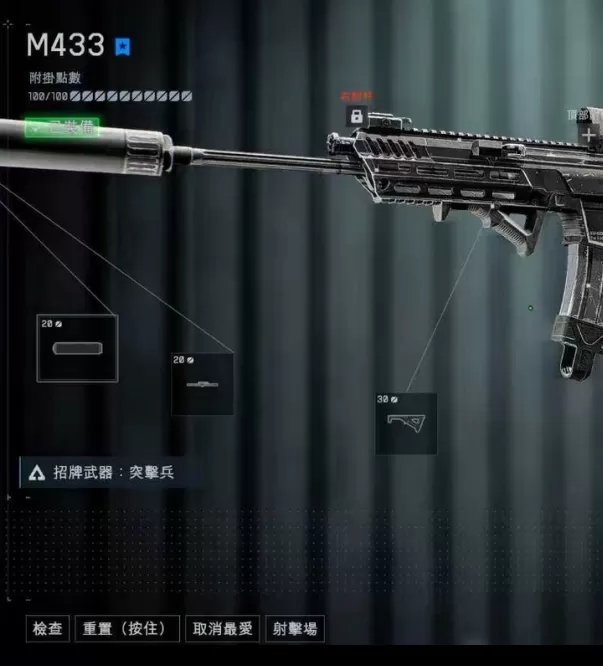603x666 pixels.
Task: Open the angled foregrip attachment slot
Action: coord(406,424)
